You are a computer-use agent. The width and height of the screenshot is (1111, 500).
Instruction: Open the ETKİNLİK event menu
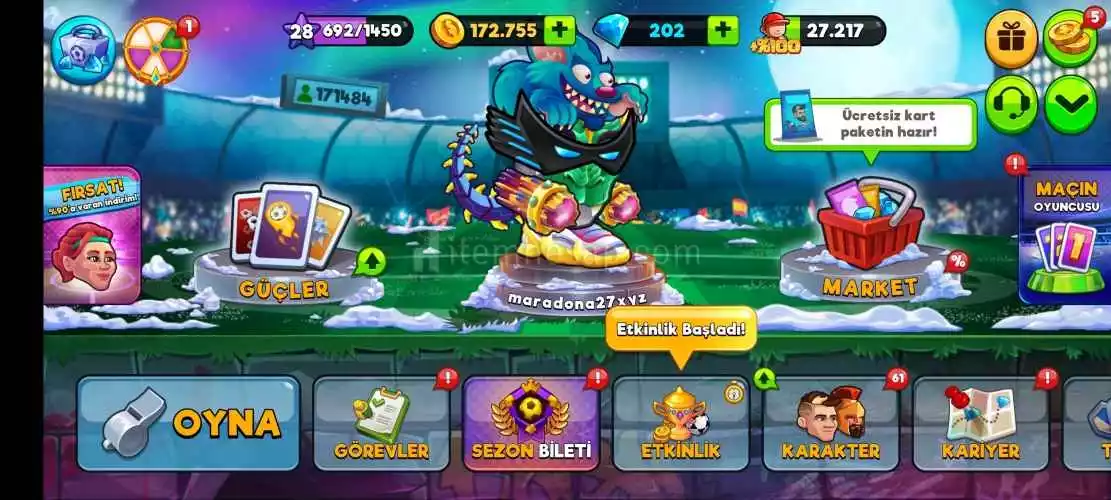click(680, 425)
